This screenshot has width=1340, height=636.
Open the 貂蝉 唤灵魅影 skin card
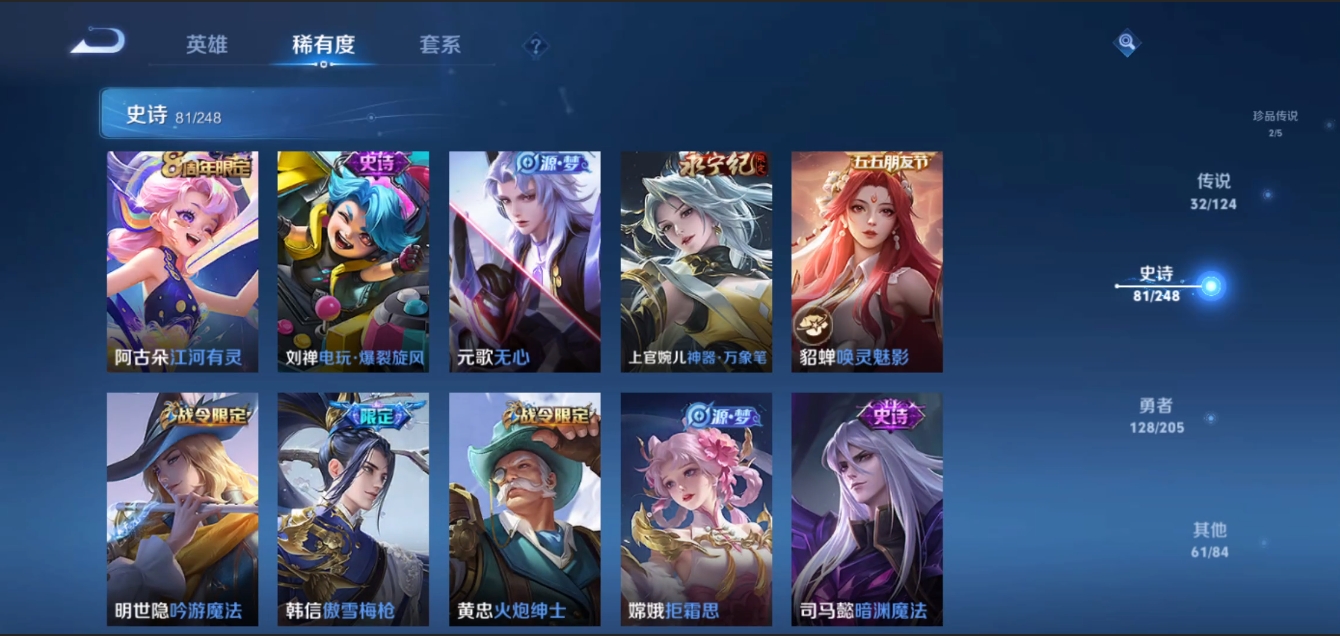(867, 262)
